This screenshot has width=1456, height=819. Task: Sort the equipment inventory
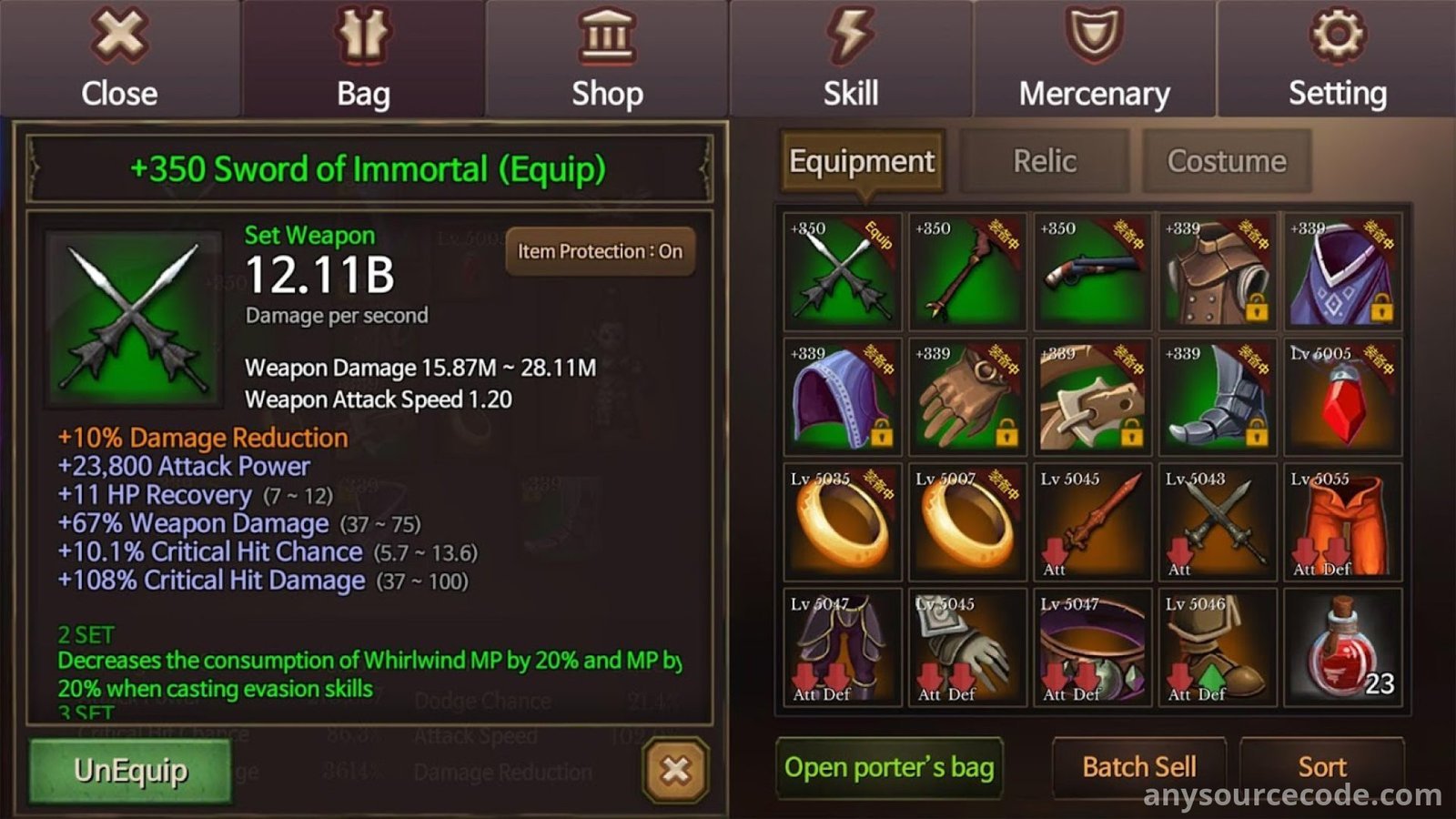click(1321, 767)
